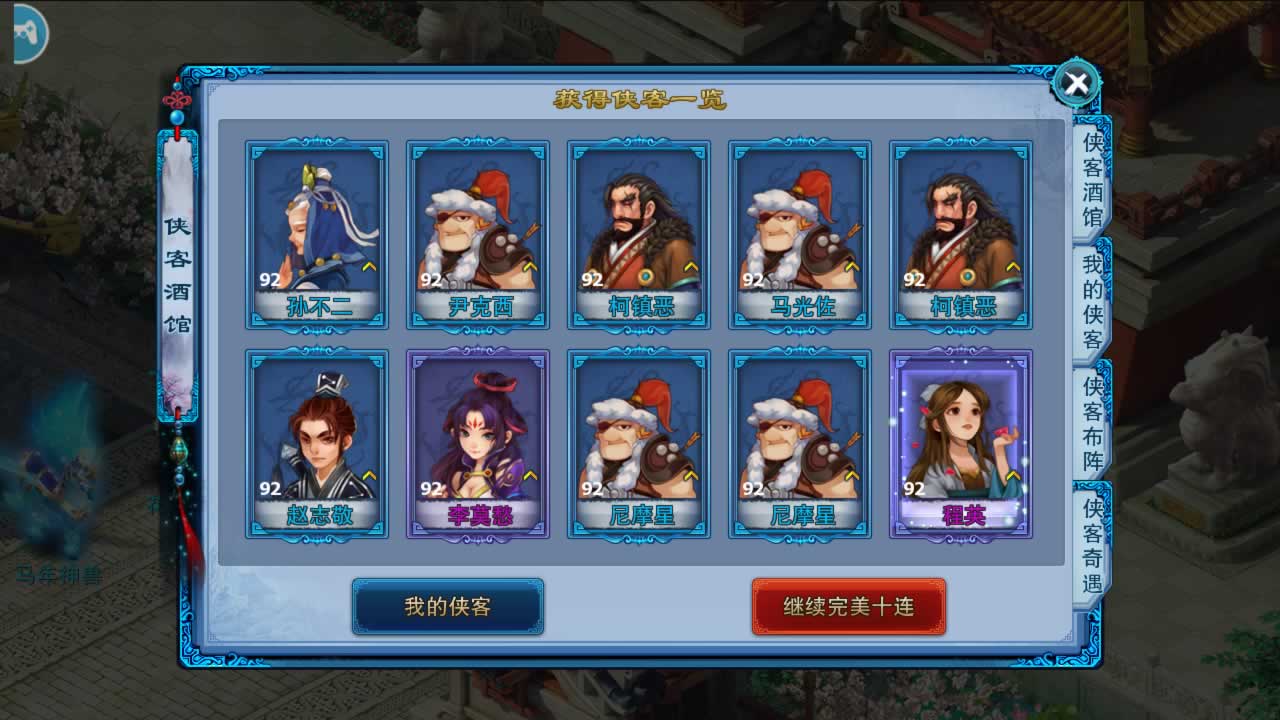The width and height of the screenshot is (1280, 720).
Task: Select the 赵志敬 hero card
Action: coord(317,443)
